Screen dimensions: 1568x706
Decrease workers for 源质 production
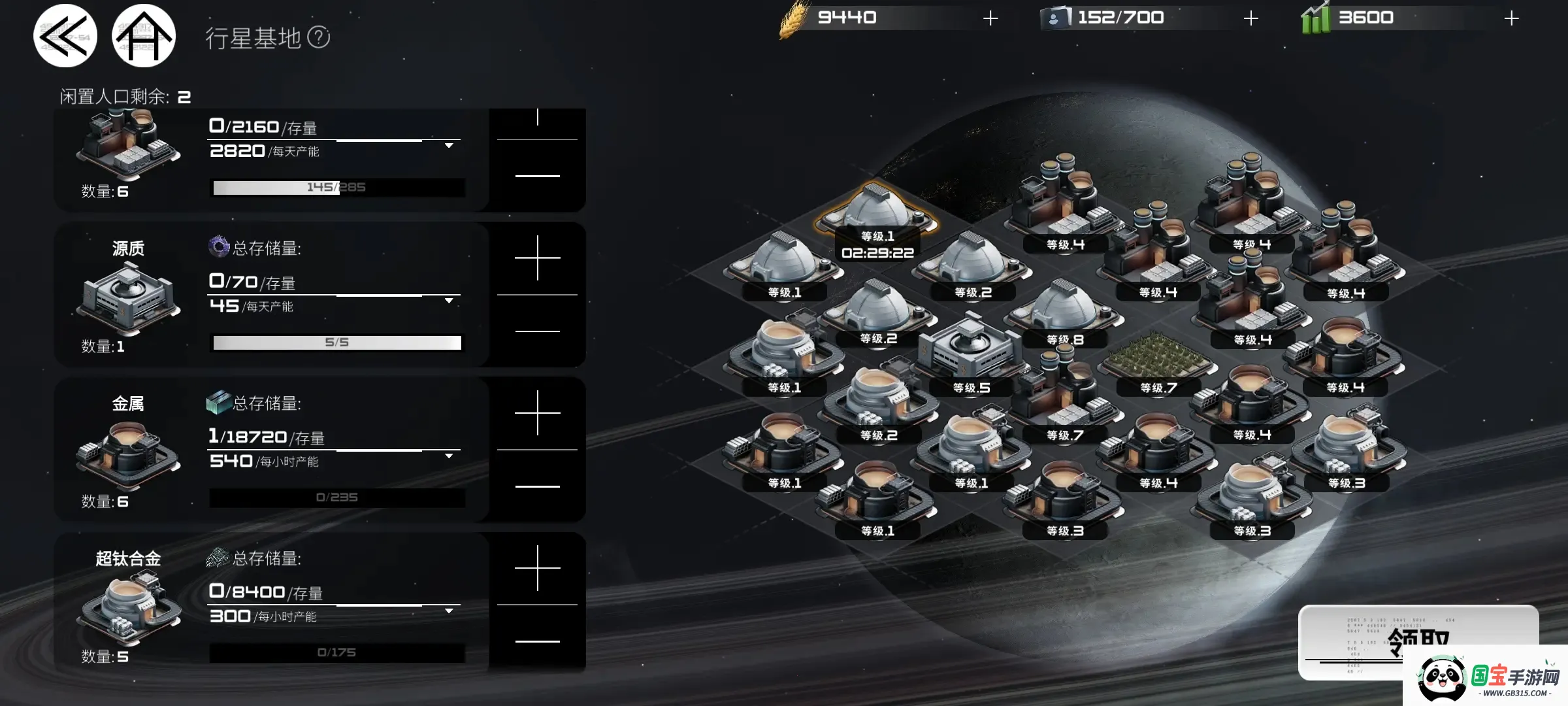coord(537,331)
